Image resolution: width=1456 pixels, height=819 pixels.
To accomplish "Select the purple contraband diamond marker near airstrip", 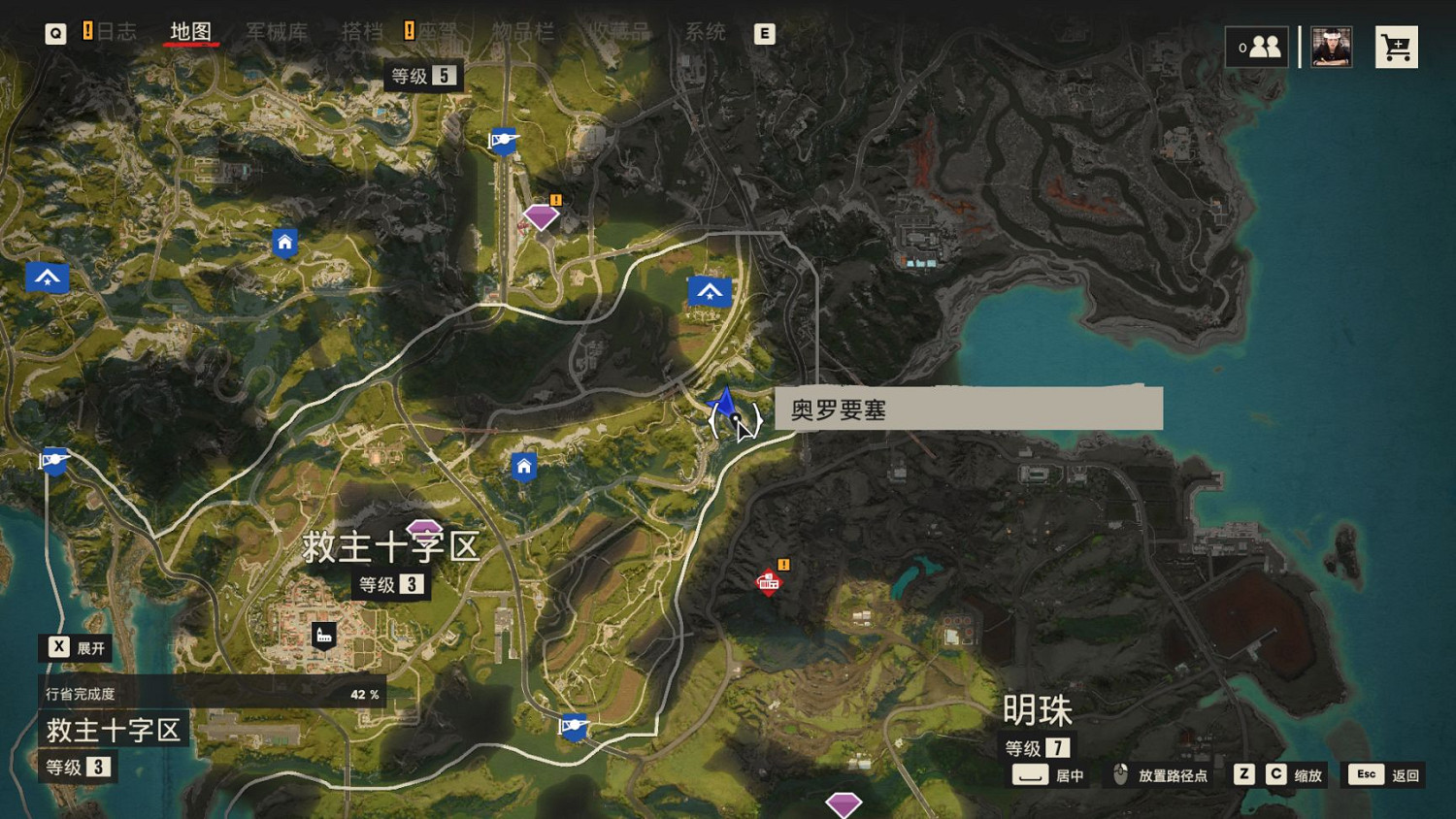I will [x=540, y=215].
